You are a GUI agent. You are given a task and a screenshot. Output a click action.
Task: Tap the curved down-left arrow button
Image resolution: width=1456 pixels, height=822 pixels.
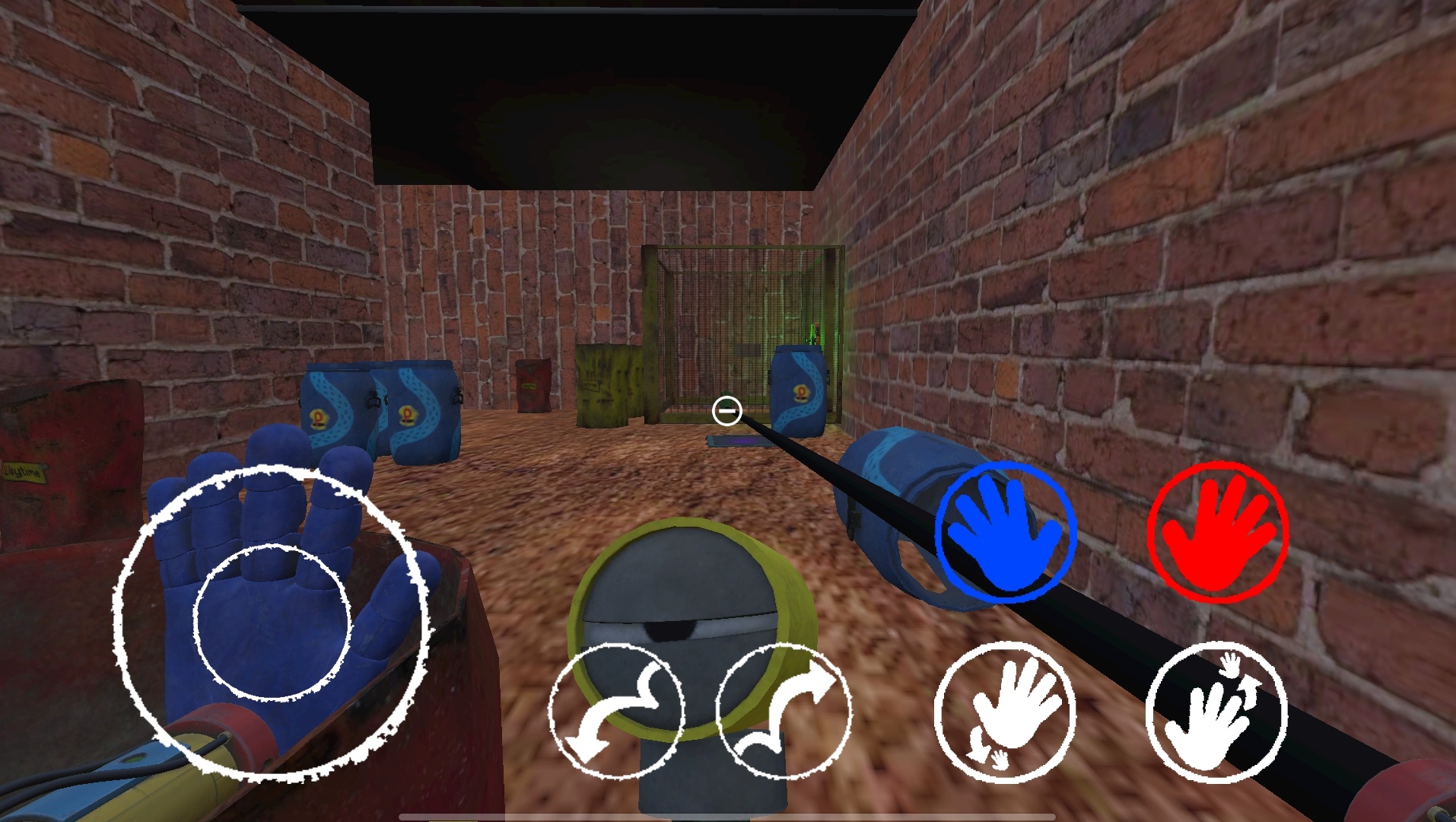616,711
